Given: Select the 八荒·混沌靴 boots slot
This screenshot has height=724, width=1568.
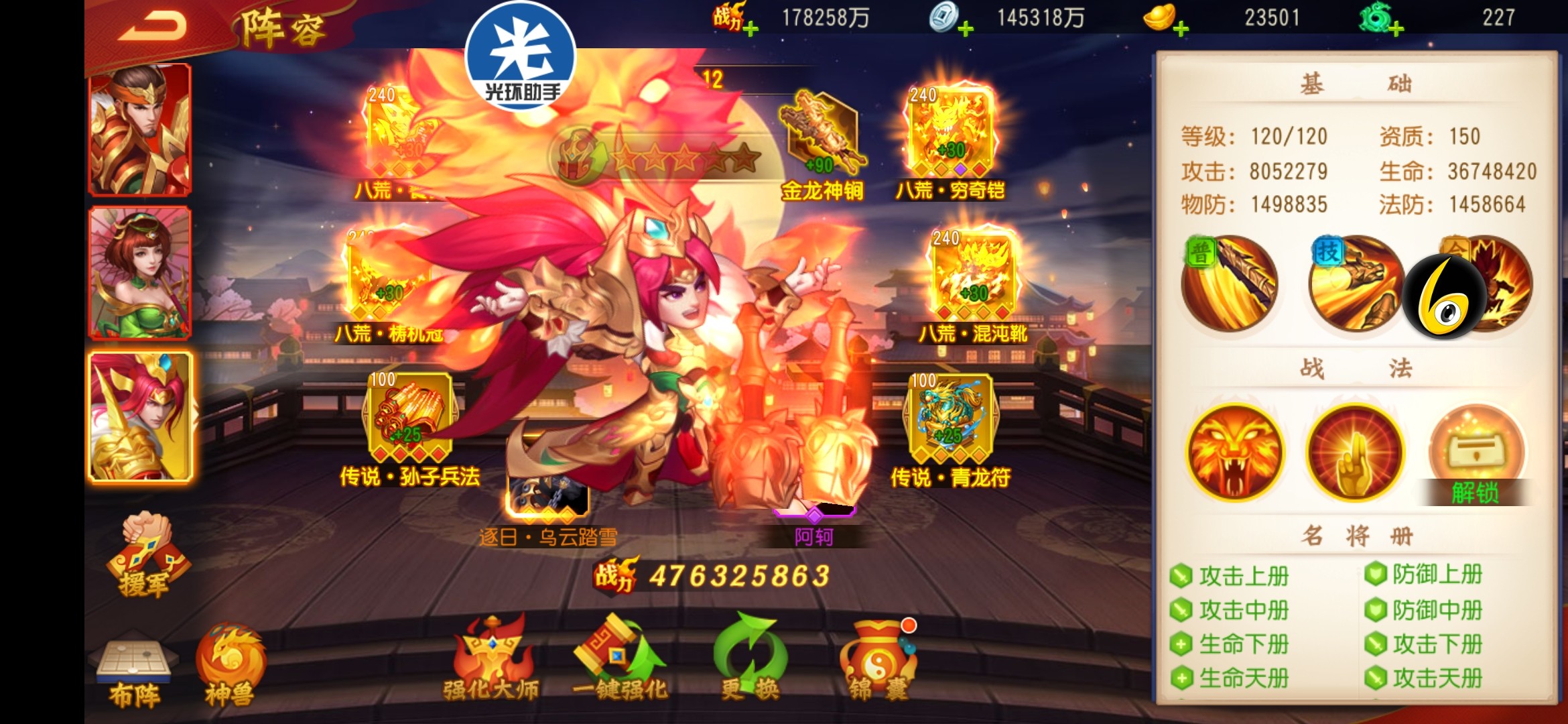Looking at the screenshot, I should tap(973, 276).
